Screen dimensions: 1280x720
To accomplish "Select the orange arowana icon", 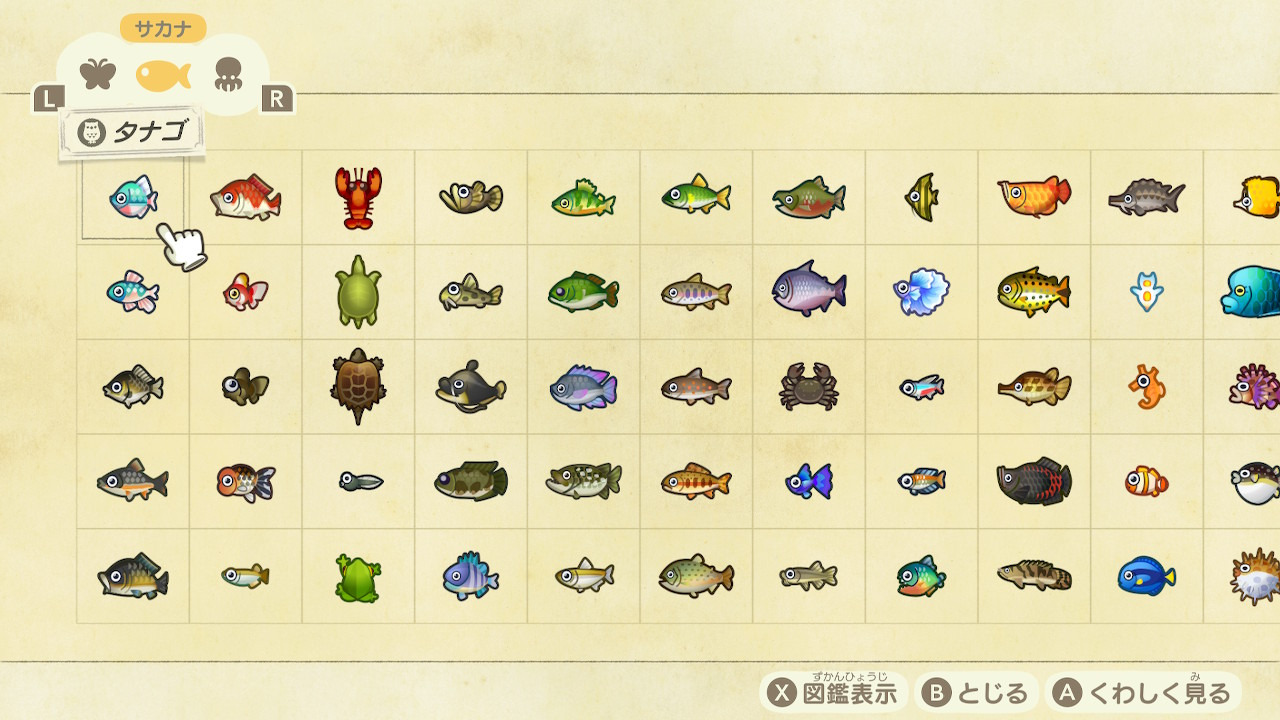I will pos(1031,197).
